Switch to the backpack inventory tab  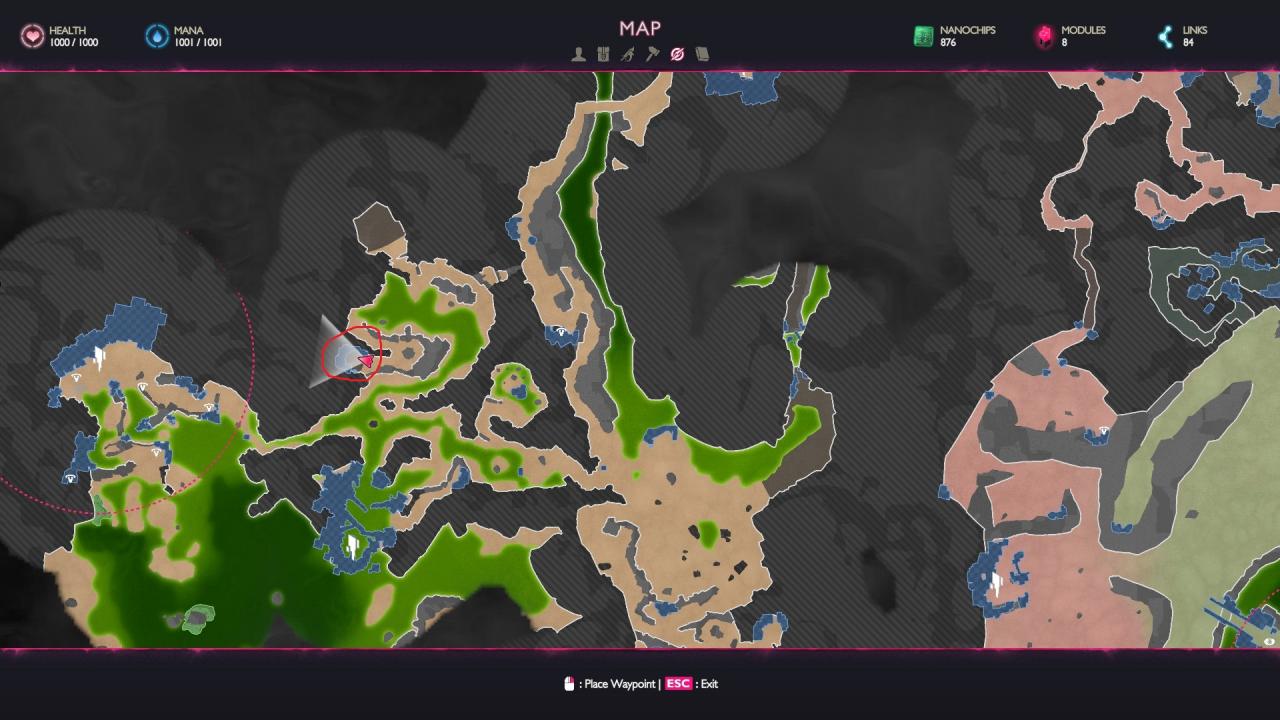[603, 54]
